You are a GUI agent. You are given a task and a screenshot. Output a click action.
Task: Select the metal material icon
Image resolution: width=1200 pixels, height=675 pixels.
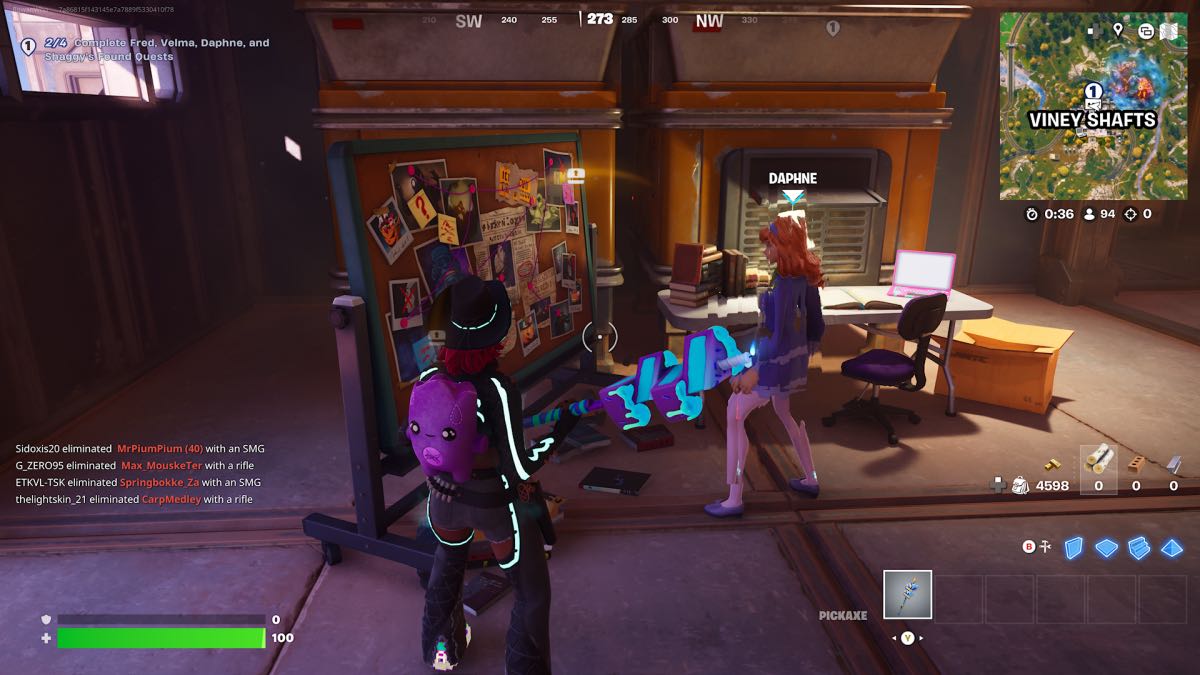(x=1173, y=463)
